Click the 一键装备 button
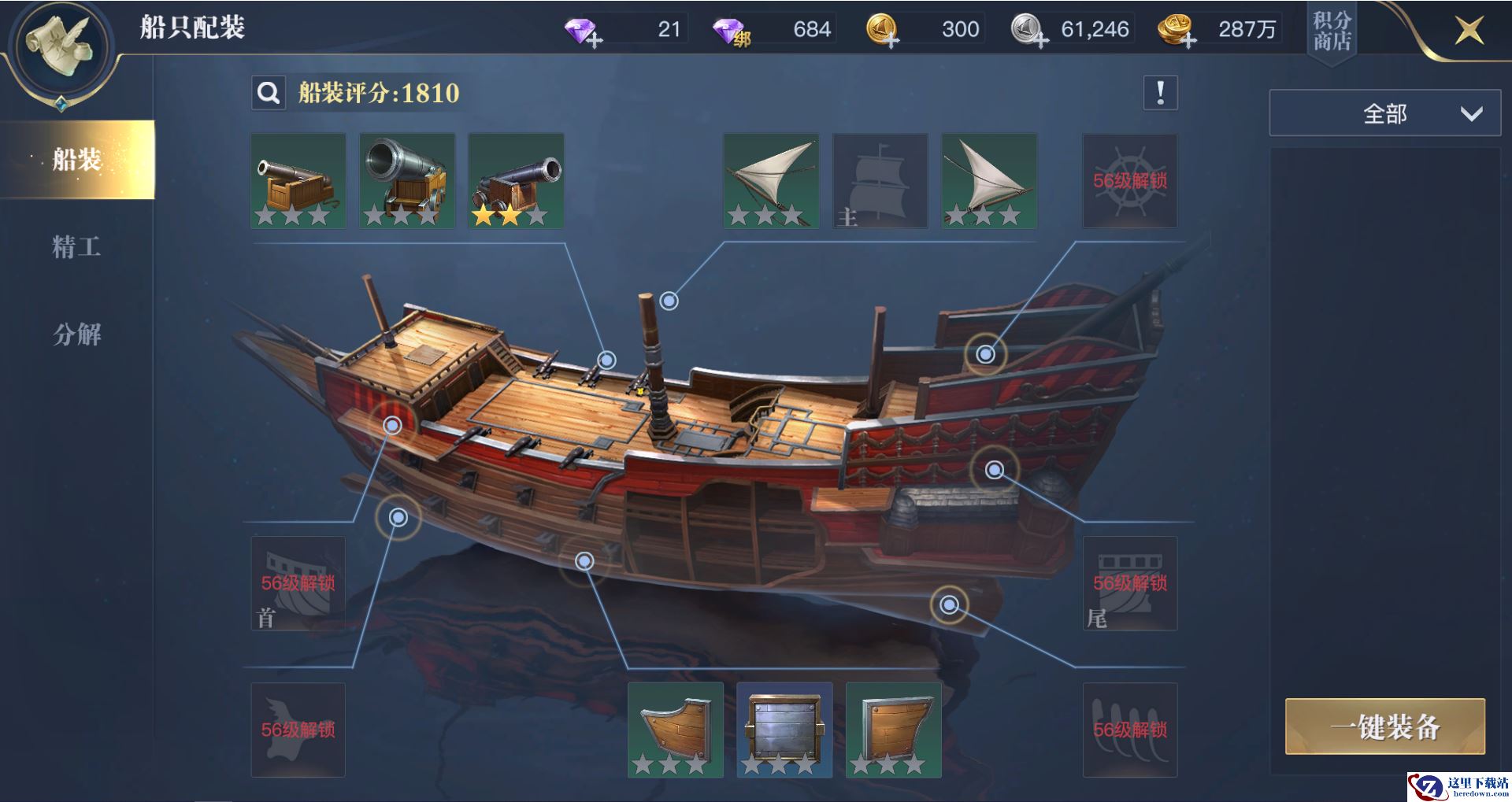 1385,726
